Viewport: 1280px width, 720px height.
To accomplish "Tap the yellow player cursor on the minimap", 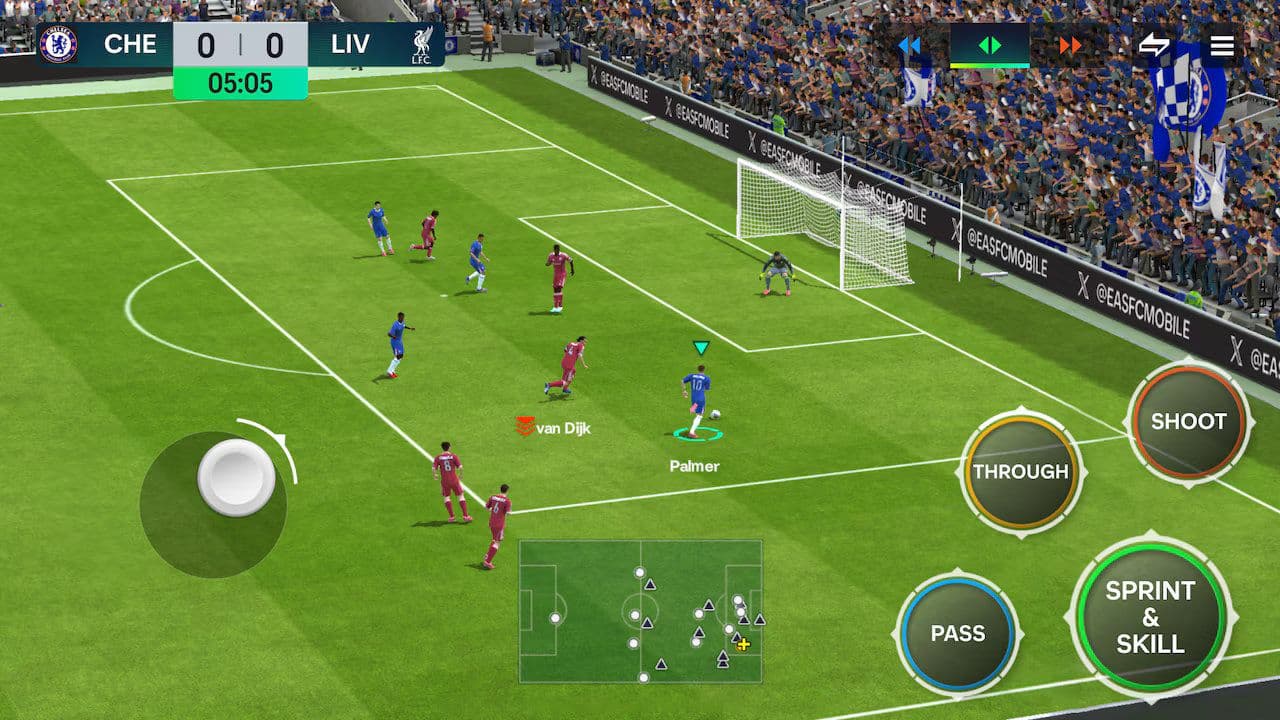I will click(743, 646).
